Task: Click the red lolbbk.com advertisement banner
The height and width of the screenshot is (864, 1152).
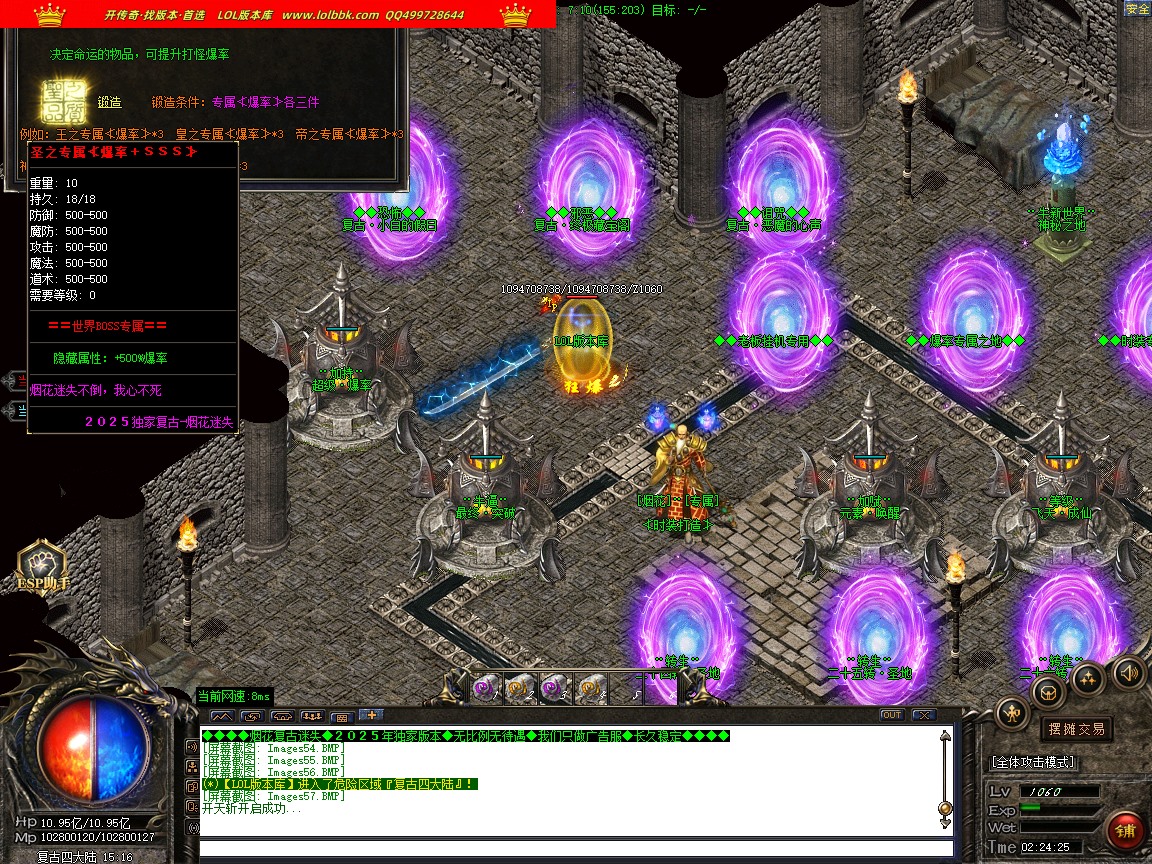Action: click(x=278, y=15)
